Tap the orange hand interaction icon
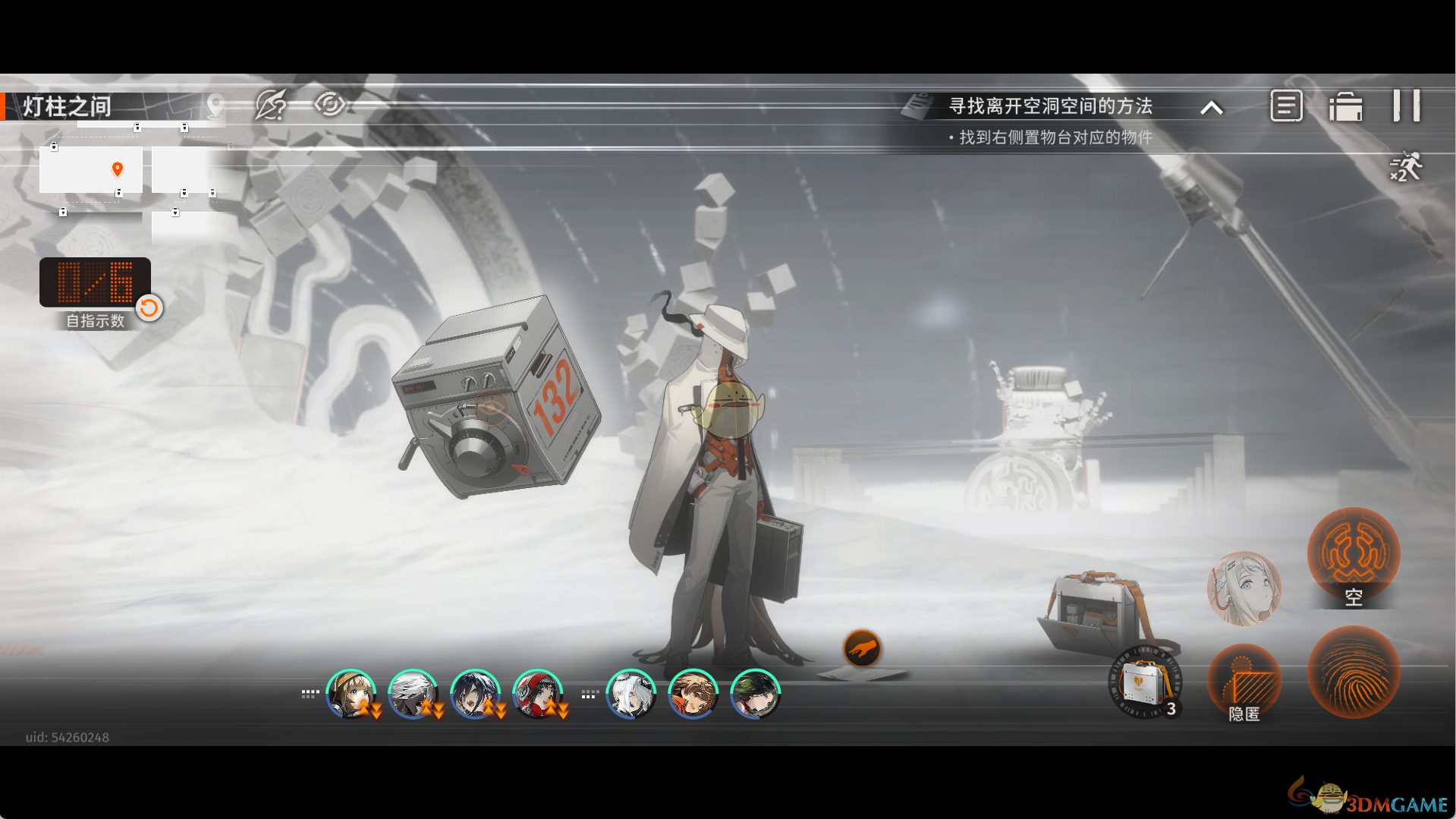The height and width of the screenshot is (819, 1456). click(862, 648)
